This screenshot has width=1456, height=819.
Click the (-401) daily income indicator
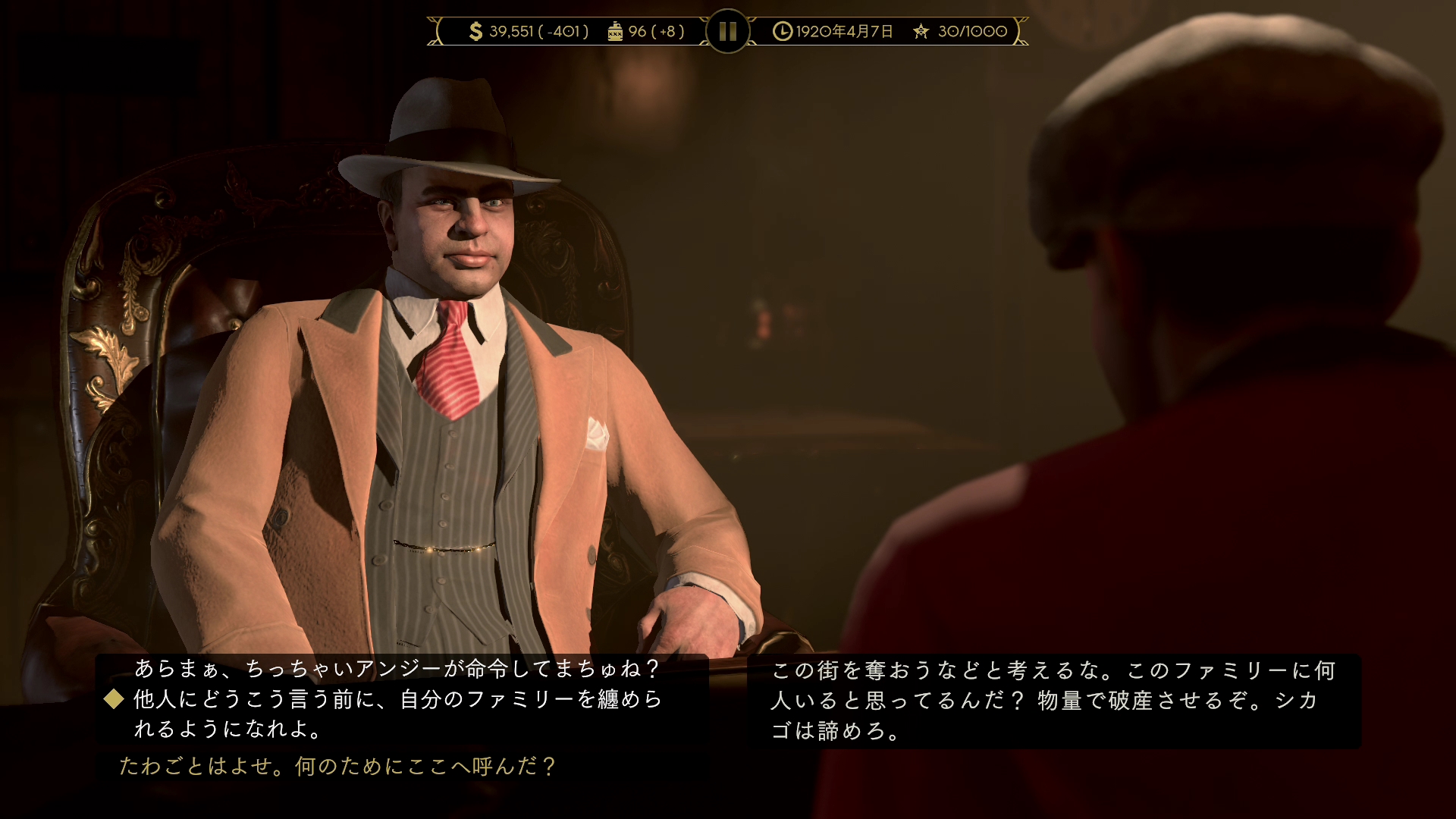tap(565, 32)
